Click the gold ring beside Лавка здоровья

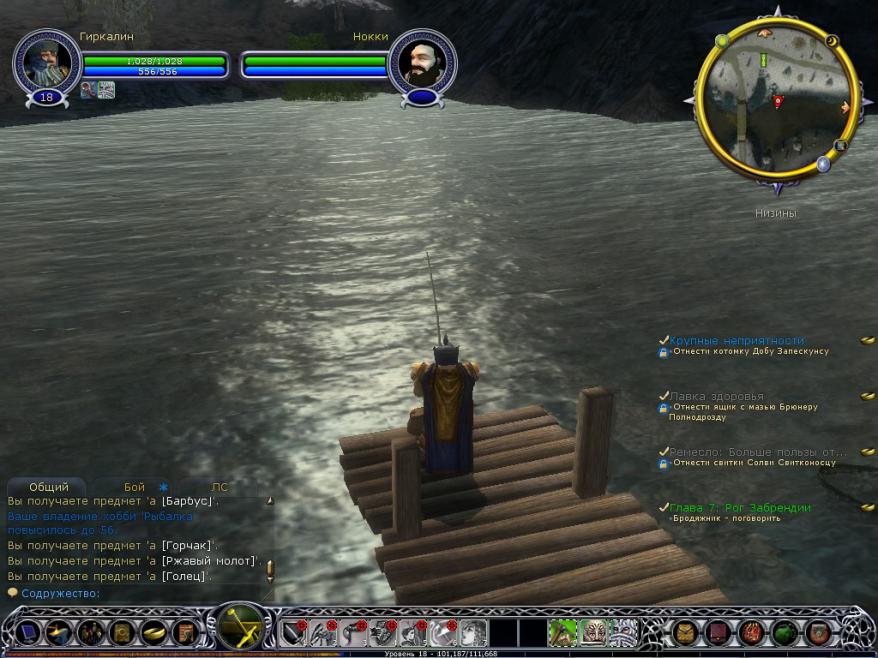(x=867, y=396)
